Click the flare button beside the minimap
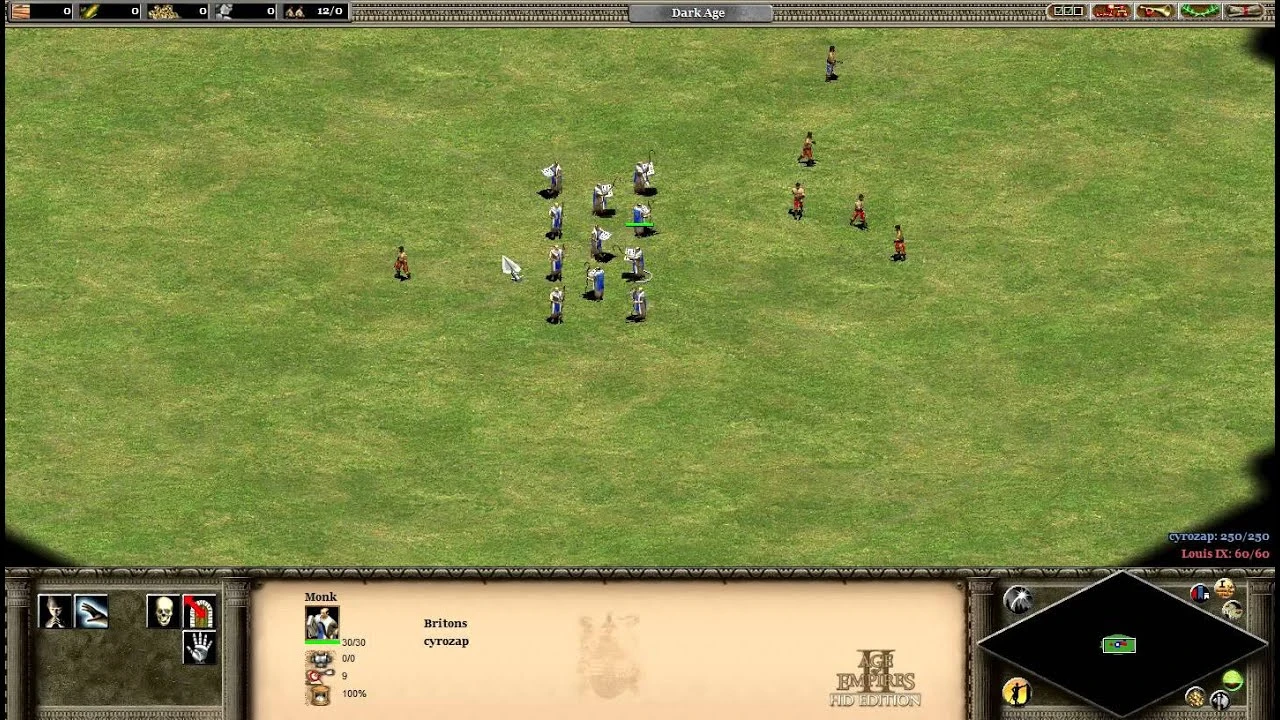The width and height of the screenshot is (1280, 720). pyautogui.click(x=1017, y=598)
